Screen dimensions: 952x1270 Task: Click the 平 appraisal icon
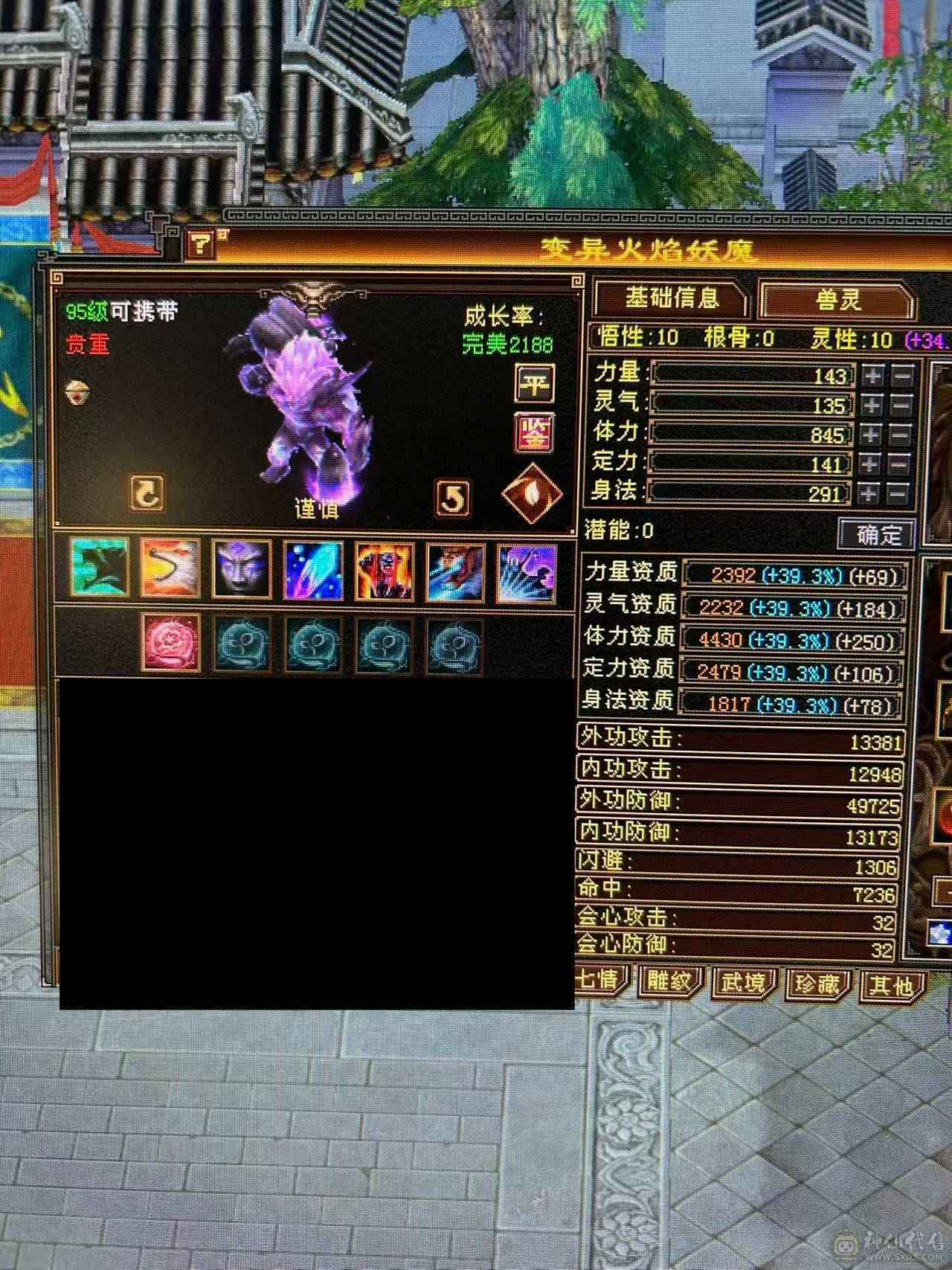tap(534, 382)
